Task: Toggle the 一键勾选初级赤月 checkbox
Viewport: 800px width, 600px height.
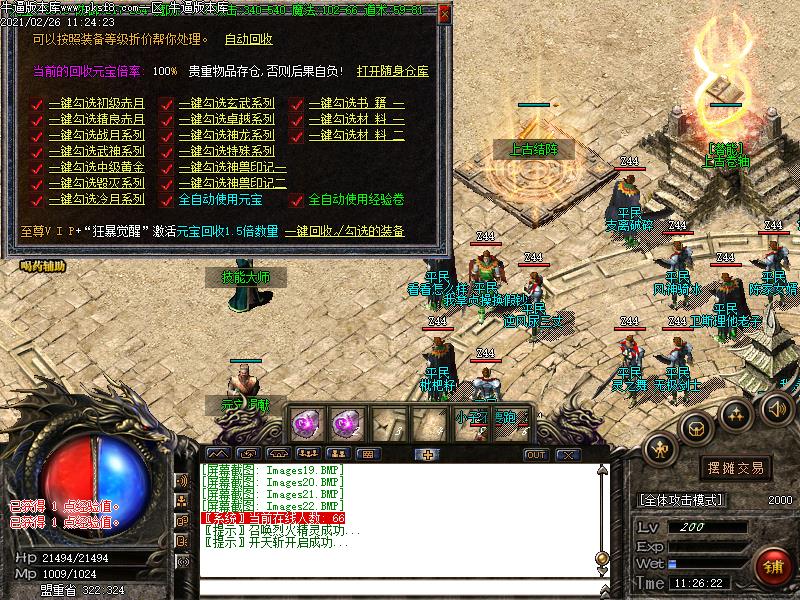Action: pyautogui.click(x=37, y=103)
